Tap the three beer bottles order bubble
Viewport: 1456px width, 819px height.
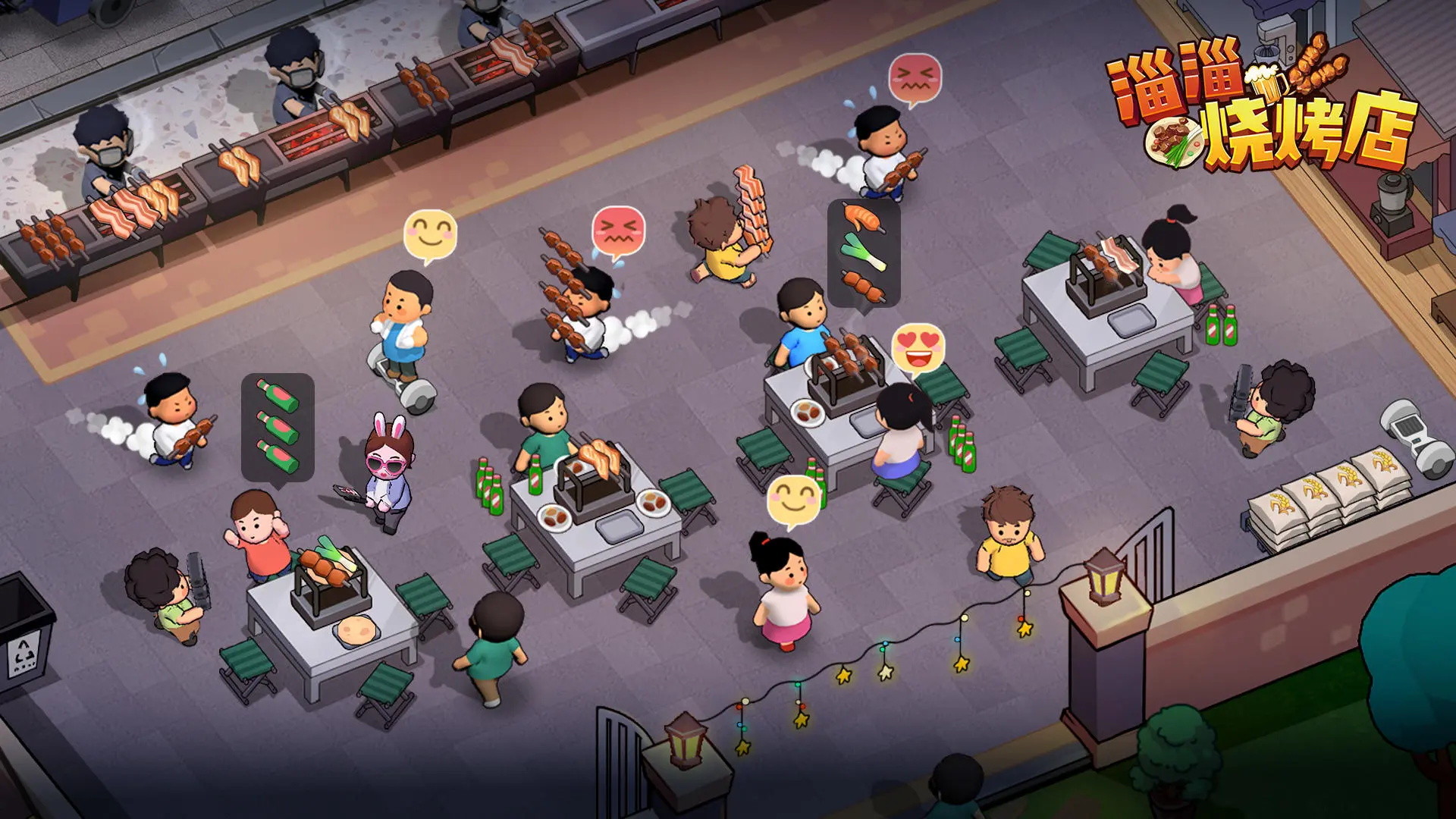(x=278, y=427)
